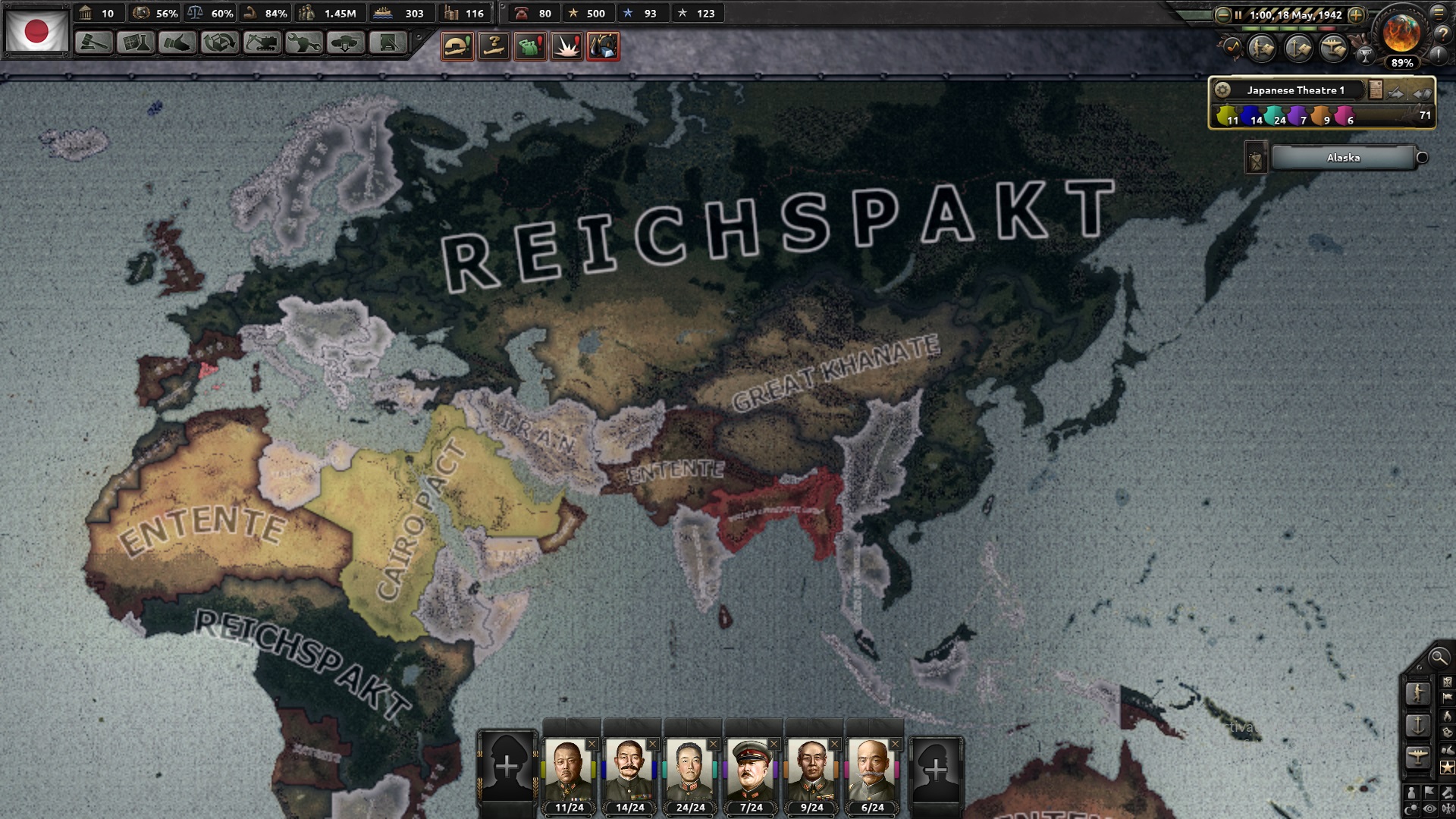Toggle the day/night map overlay

[x=1410, y=808]
